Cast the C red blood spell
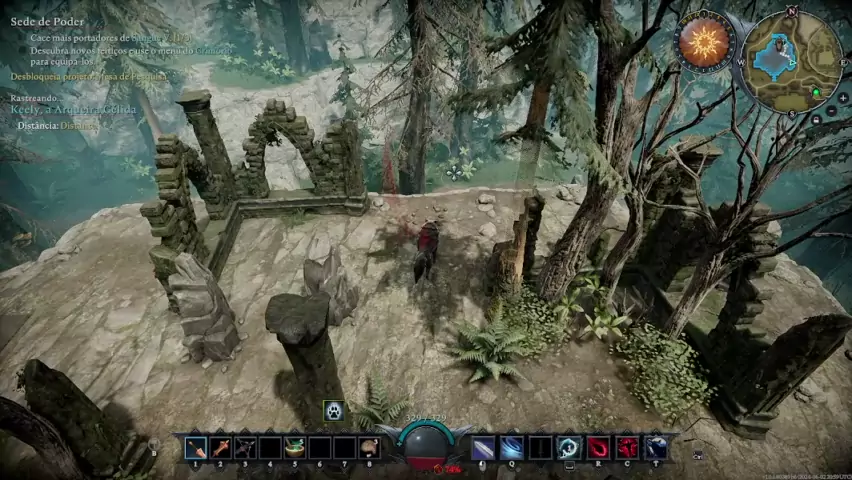The image size is (852, 480). 627,448
